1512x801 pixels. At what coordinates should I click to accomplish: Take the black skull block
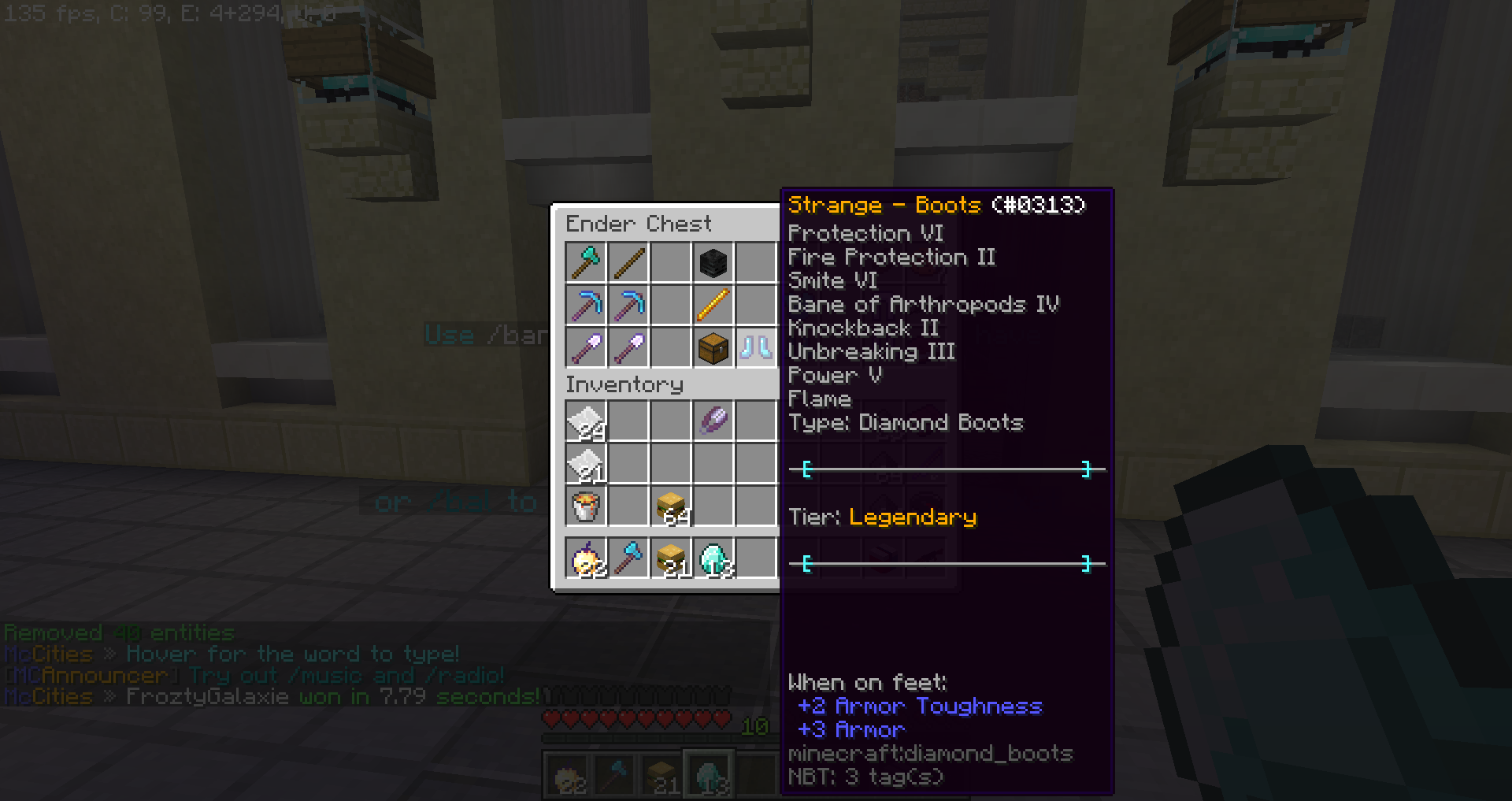click(x=713, y=262)
